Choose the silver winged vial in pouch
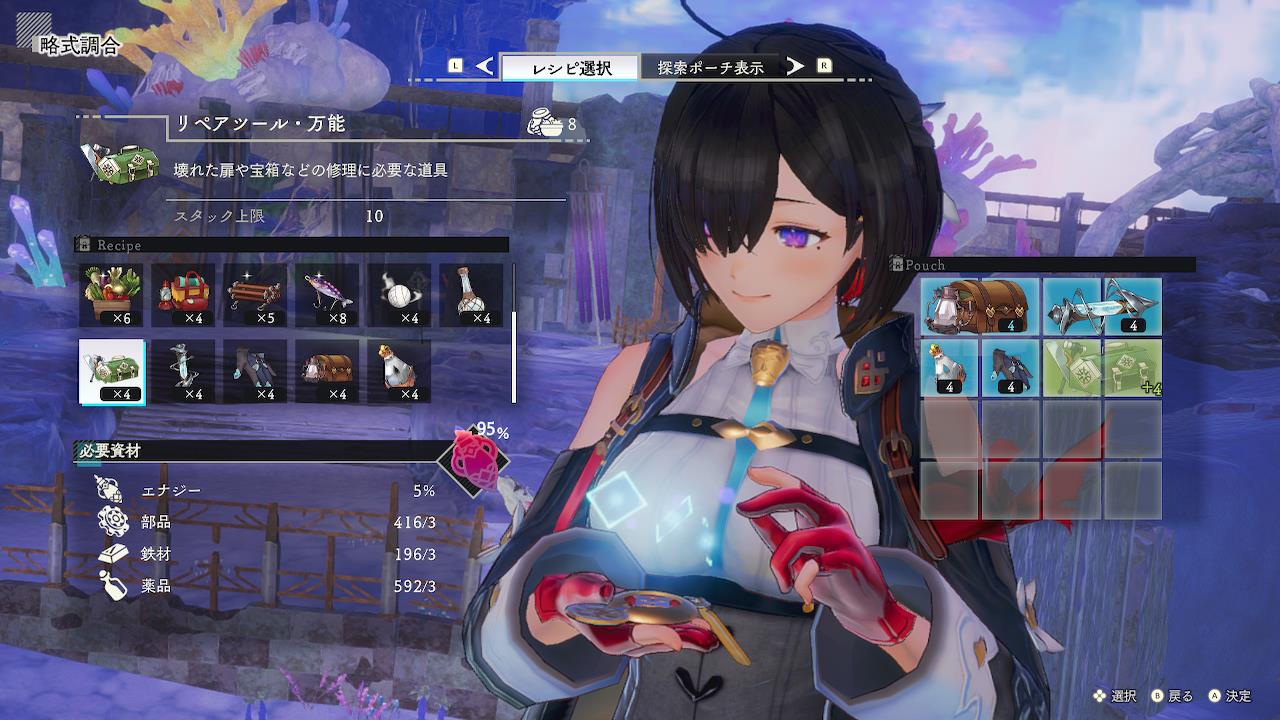This screenshot has width=1280, height=720. point(1102,306)
